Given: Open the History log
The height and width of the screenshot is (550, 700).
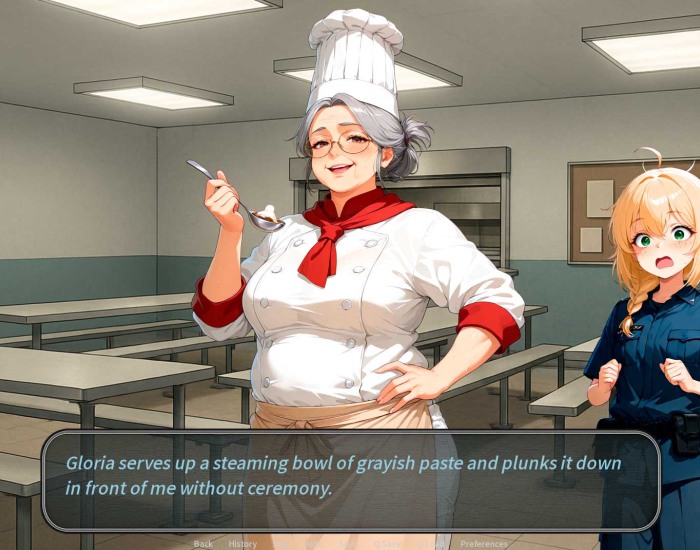Looking at the screenshot, I should point(242,544).
